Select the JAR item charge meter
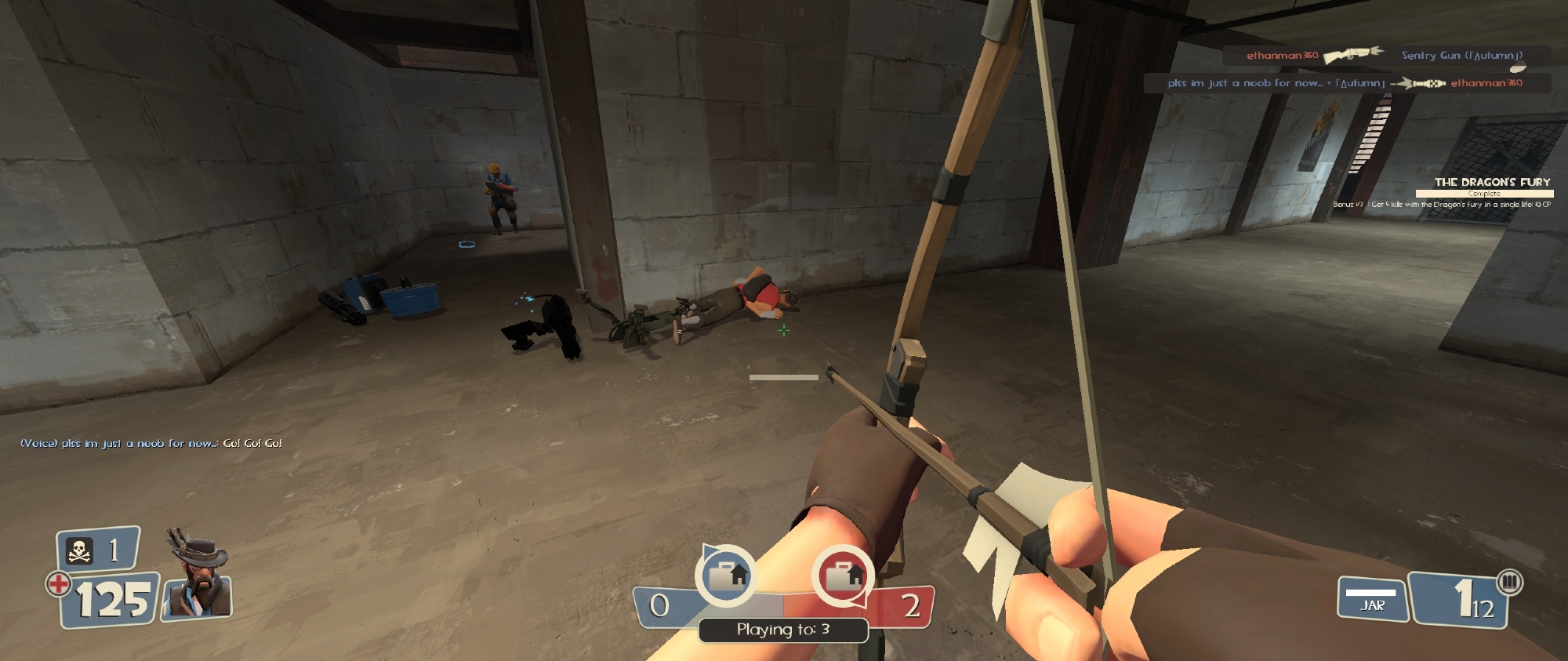Screen dimensions: 1568x661 pyautogui.click(x=1372, y=598)
